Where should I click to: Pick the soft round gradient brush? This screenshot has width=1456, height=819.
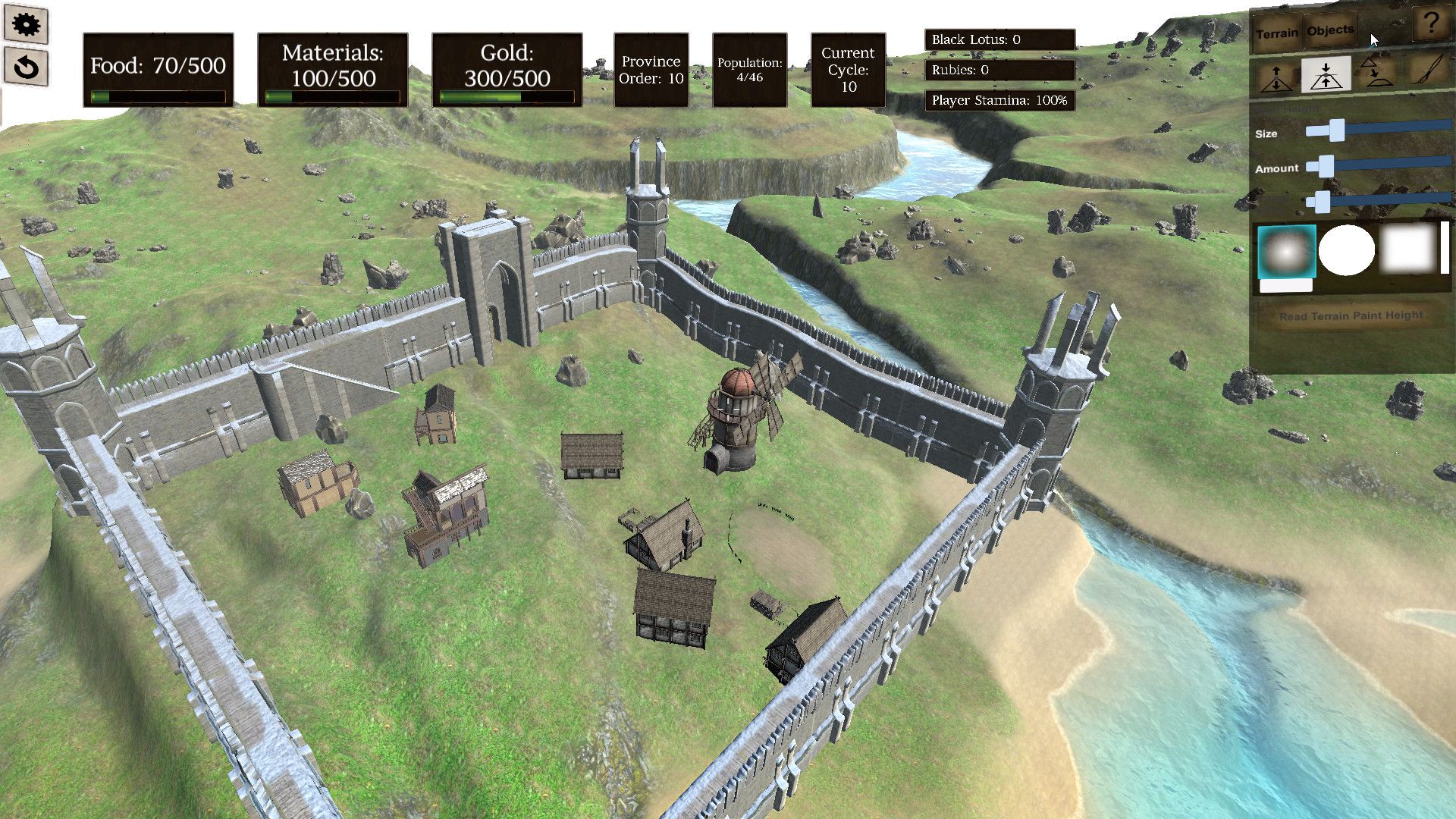[1286, 253]
